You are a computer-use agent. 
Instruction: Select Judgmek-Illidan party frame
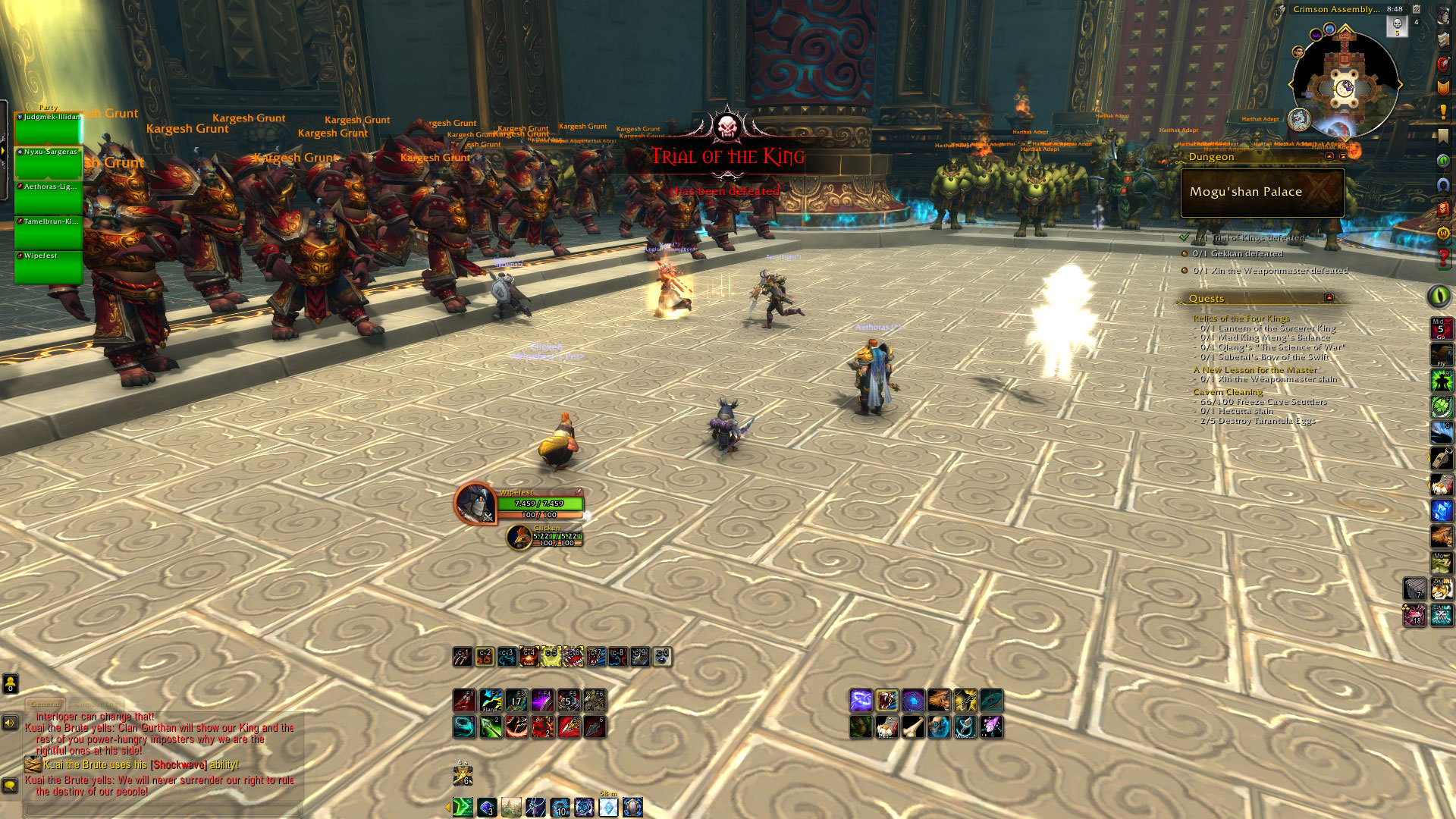coord(49,127)
